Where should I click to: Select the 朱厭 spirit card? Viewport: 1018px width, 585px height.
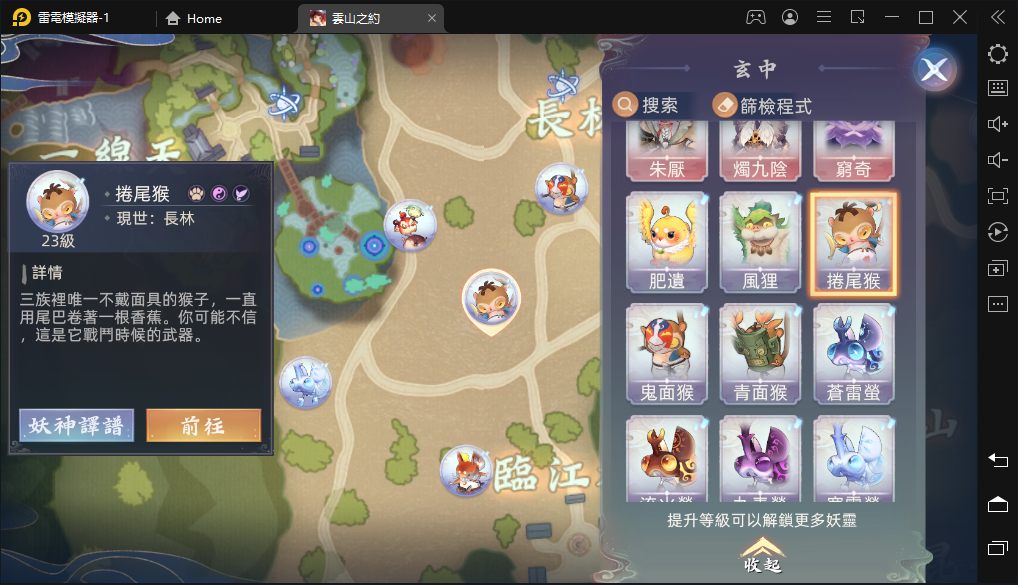(667, 153)
